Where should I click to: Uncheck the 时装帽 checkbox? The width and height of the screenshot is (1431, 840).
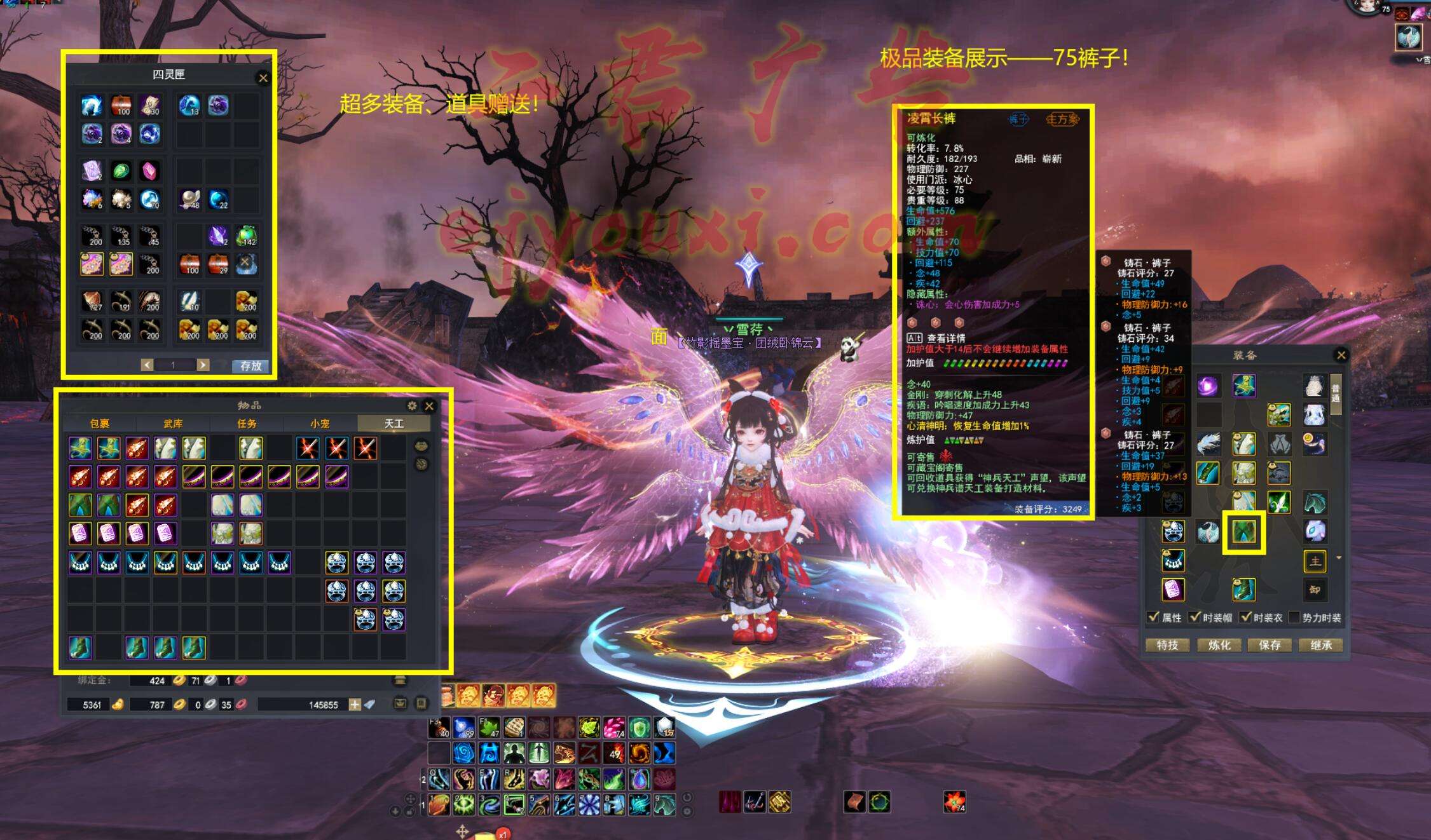click(x=1195, y=617)
